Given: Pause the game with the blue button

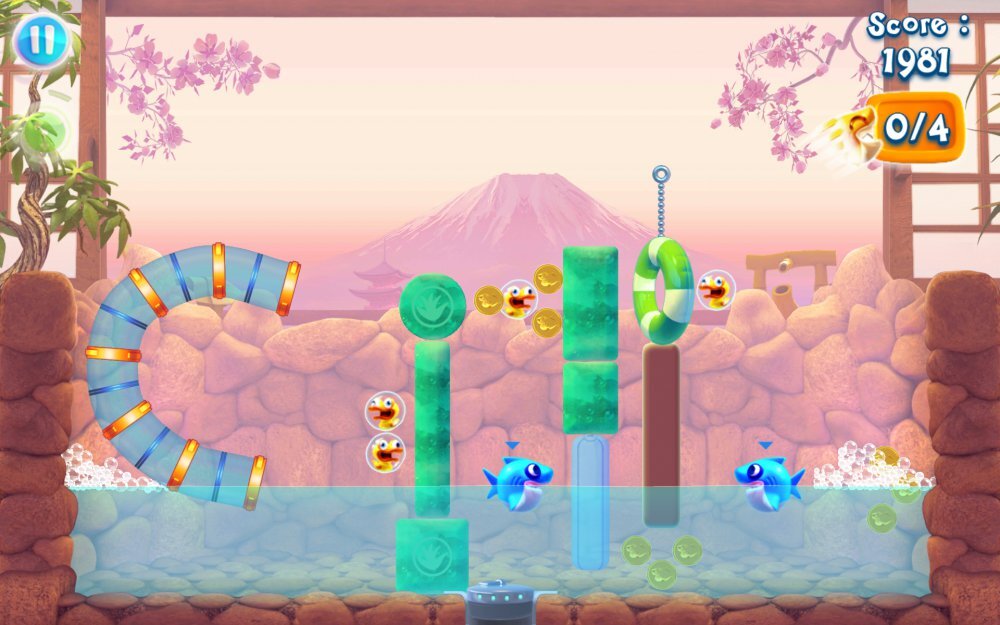Looking at the screenshot, I should click(x=41, y=41).
